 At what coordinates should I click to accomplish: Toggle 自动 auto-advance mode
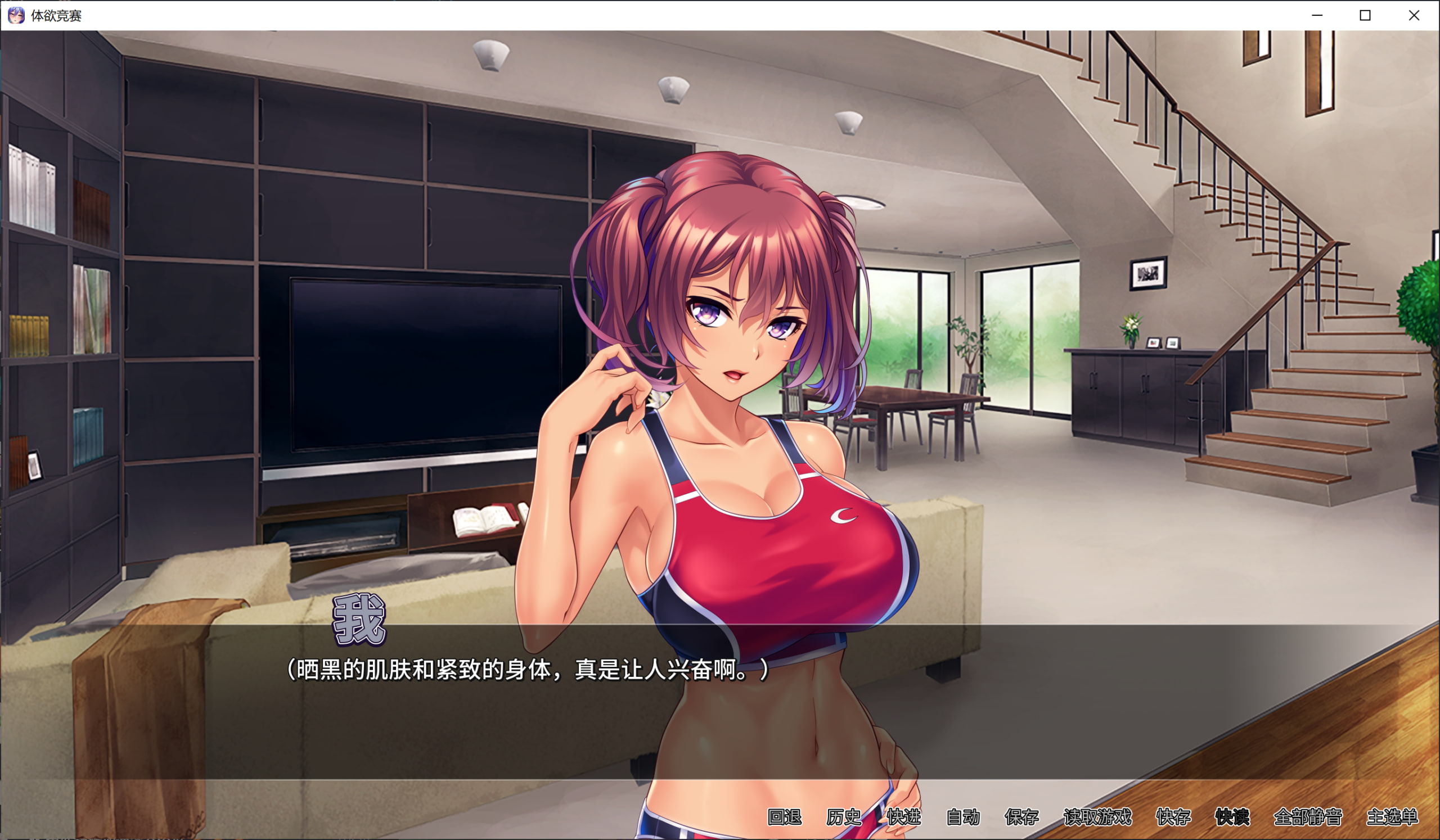[963, 816]
